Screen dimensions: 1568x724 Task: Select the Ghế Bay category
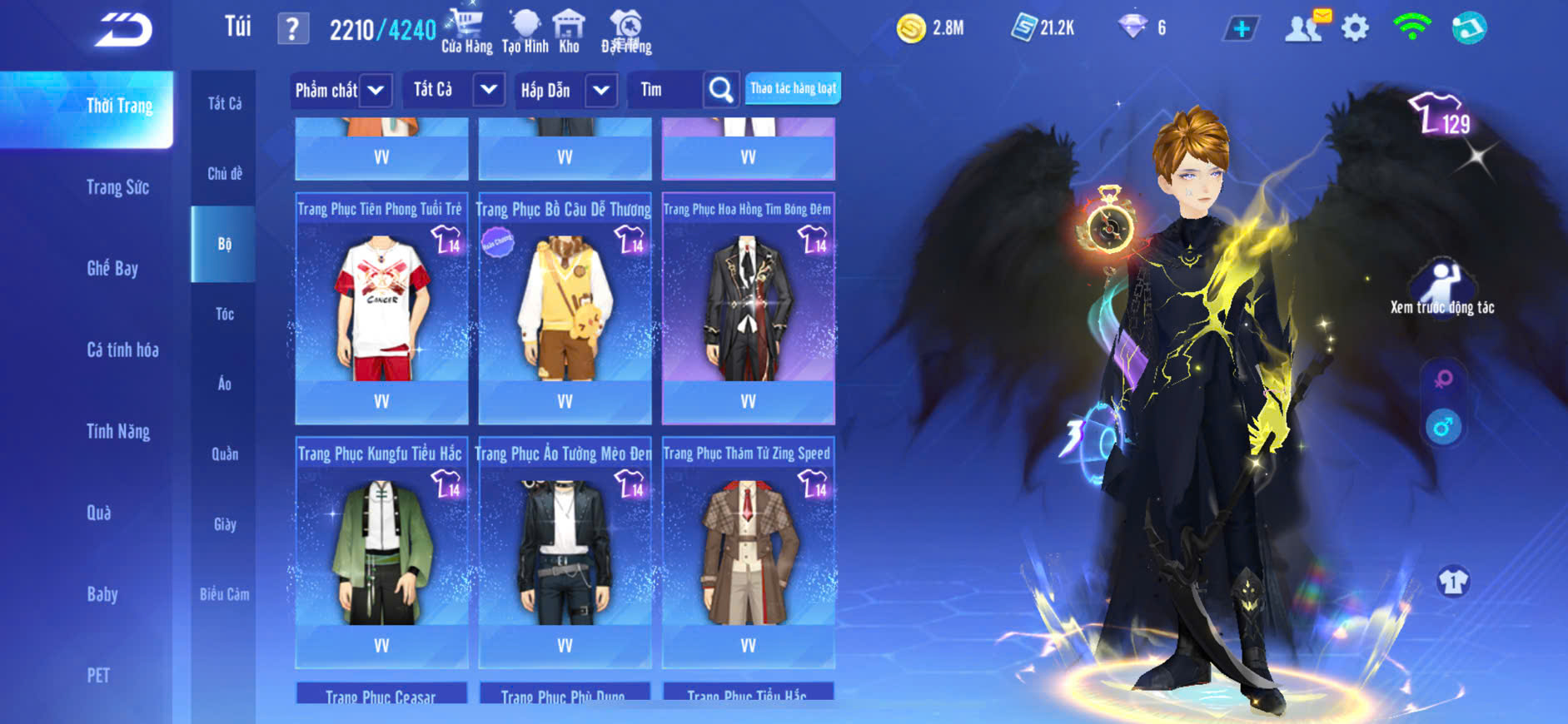coord(112,268)
